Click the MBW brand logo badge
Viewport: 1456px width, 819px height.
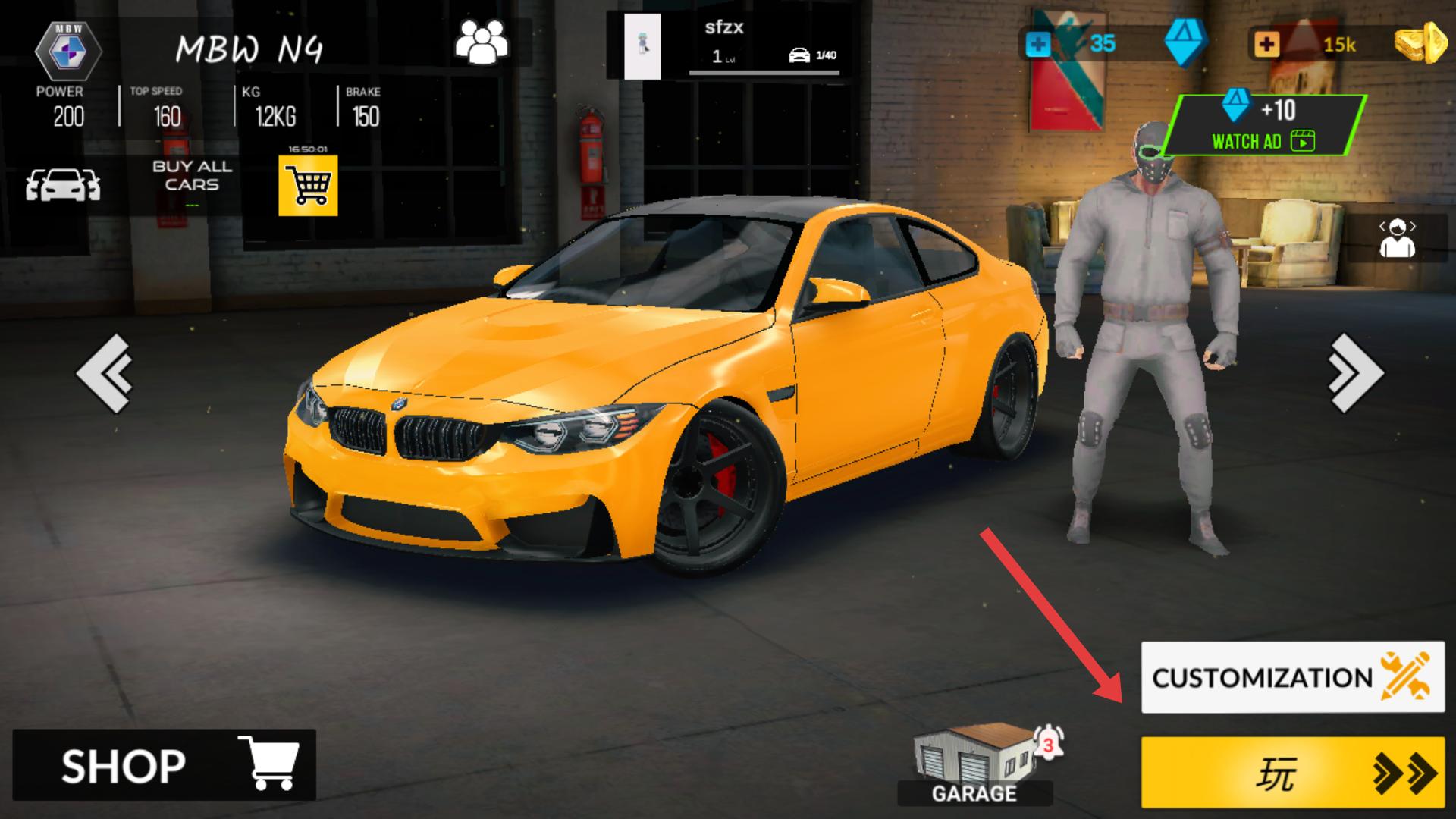68,51
